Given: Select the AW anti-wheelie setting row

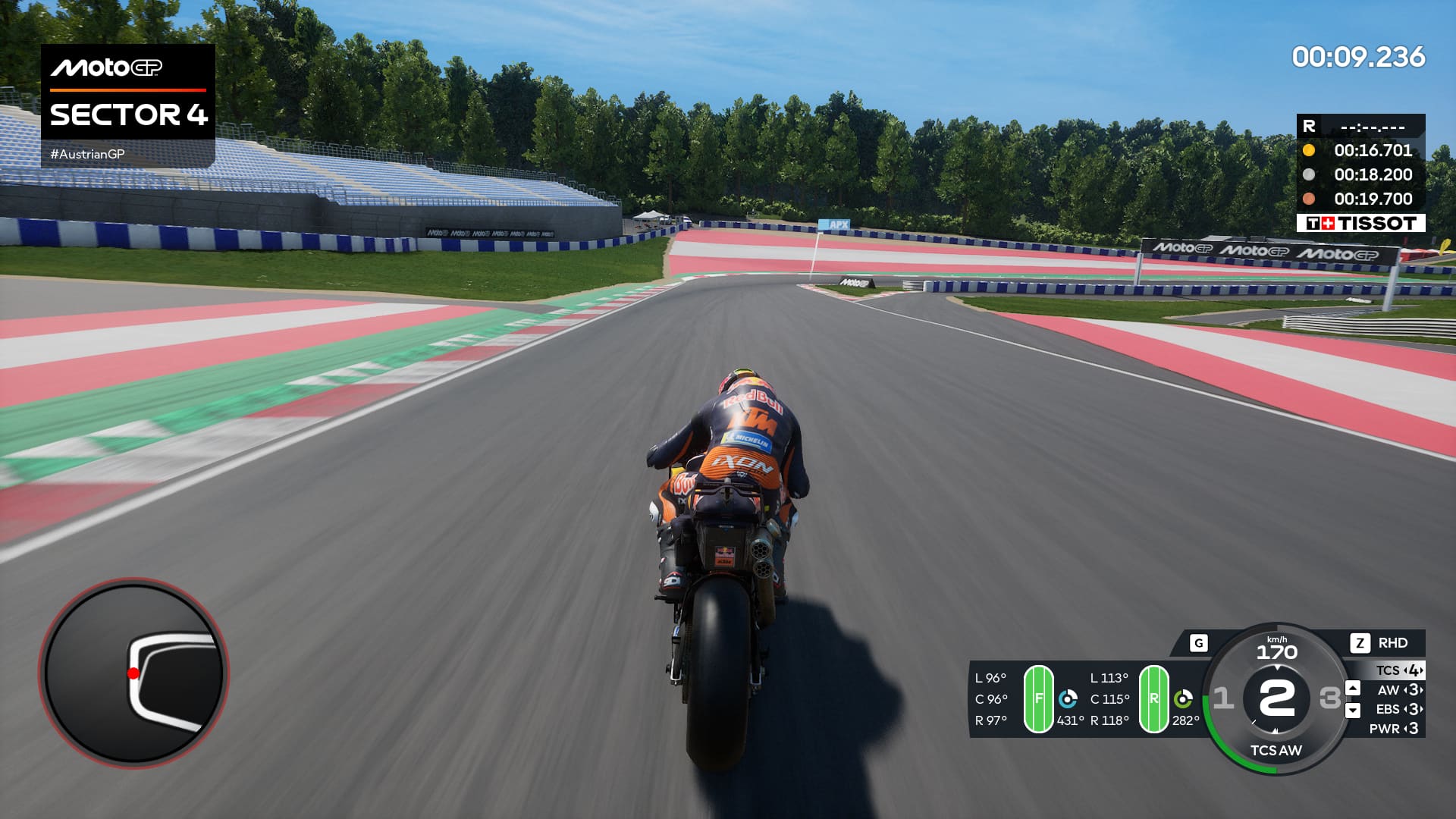Looking at the screenshot, I should 1399,690.
